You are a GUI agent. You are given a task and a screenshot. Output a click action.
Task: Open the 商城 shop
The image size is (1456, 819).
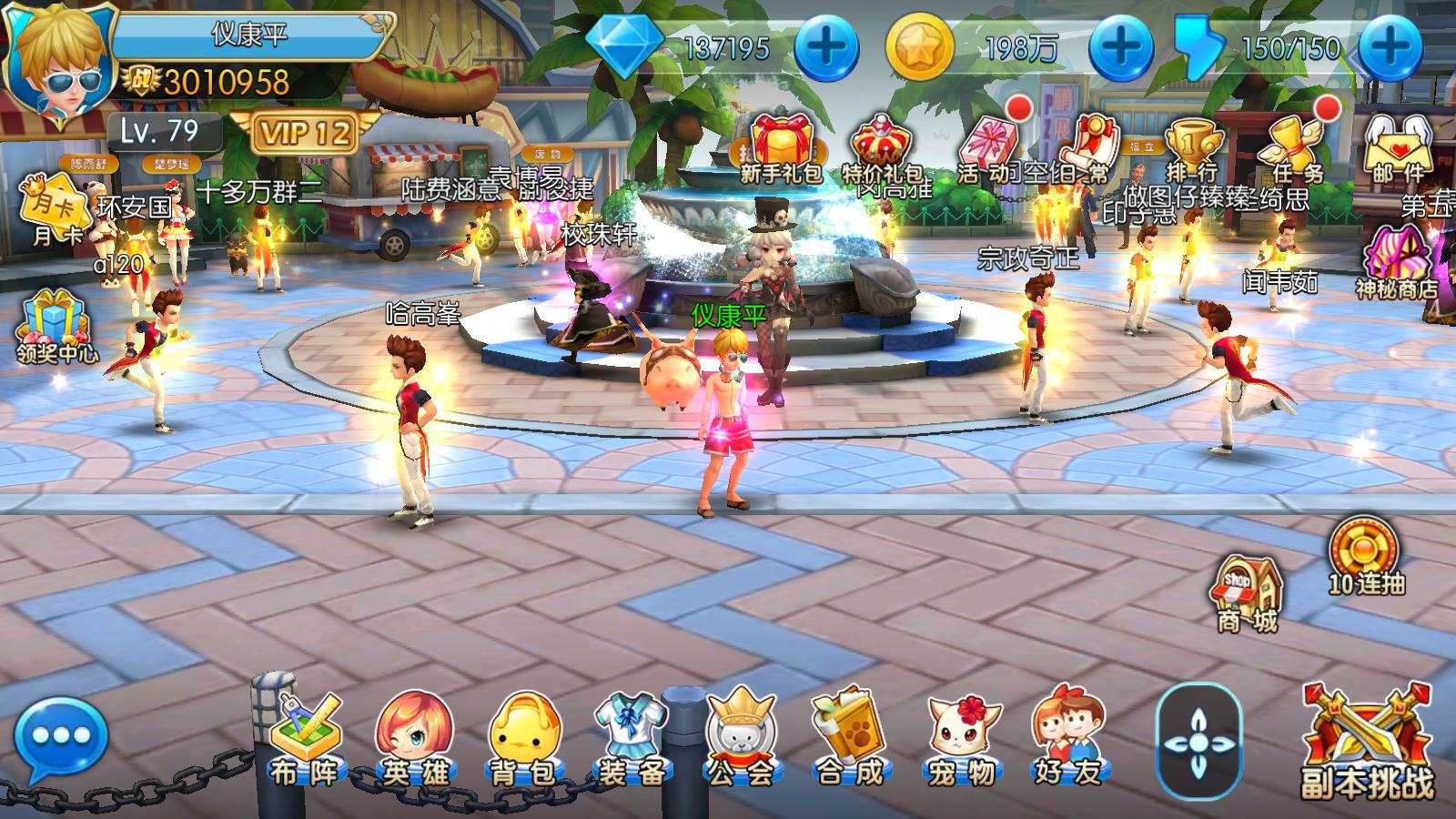point(1248,593)
